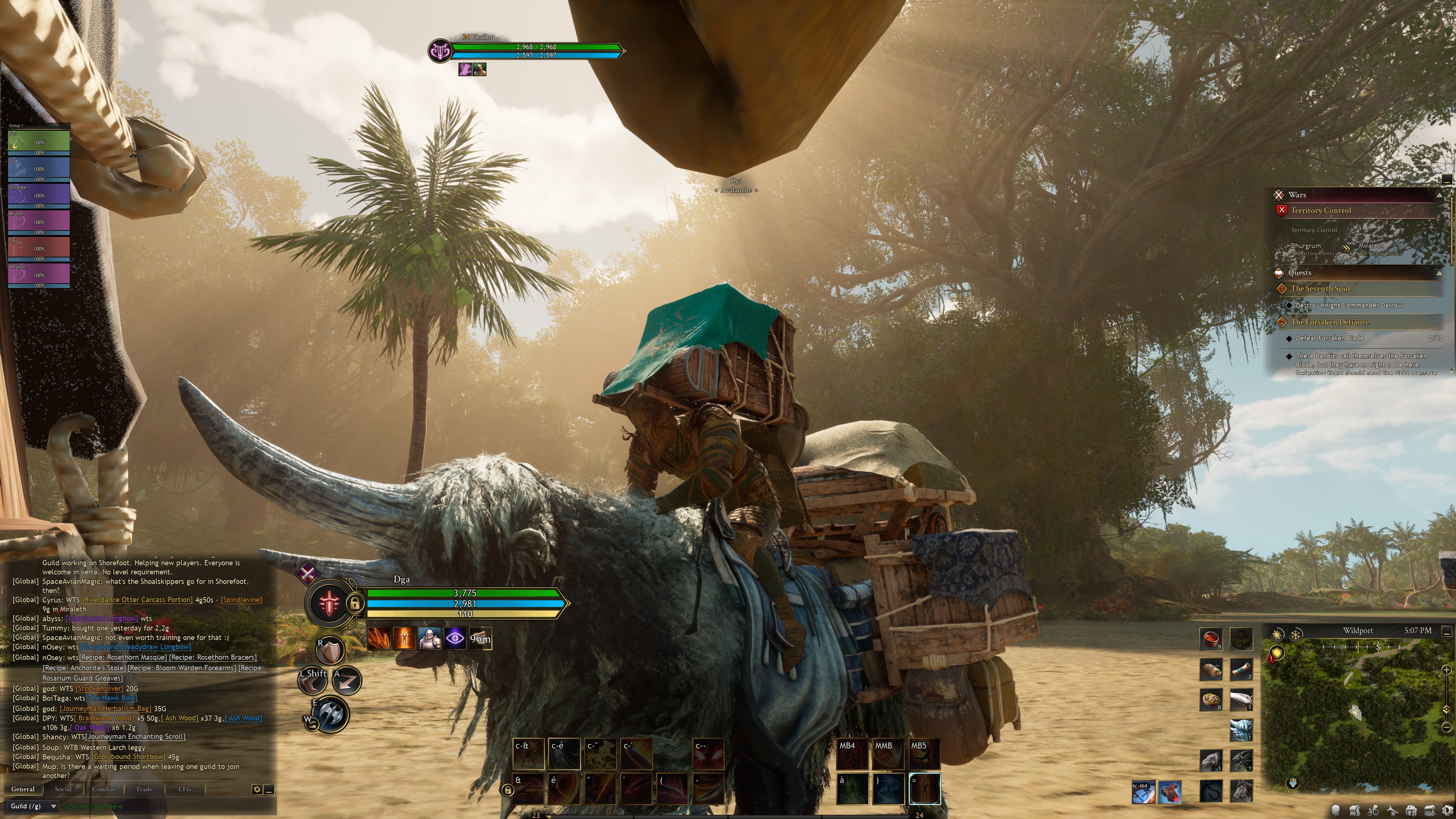Zoom in on the minimap
This screenshot has width=1456, height=819.
[x=1447, y=670]
